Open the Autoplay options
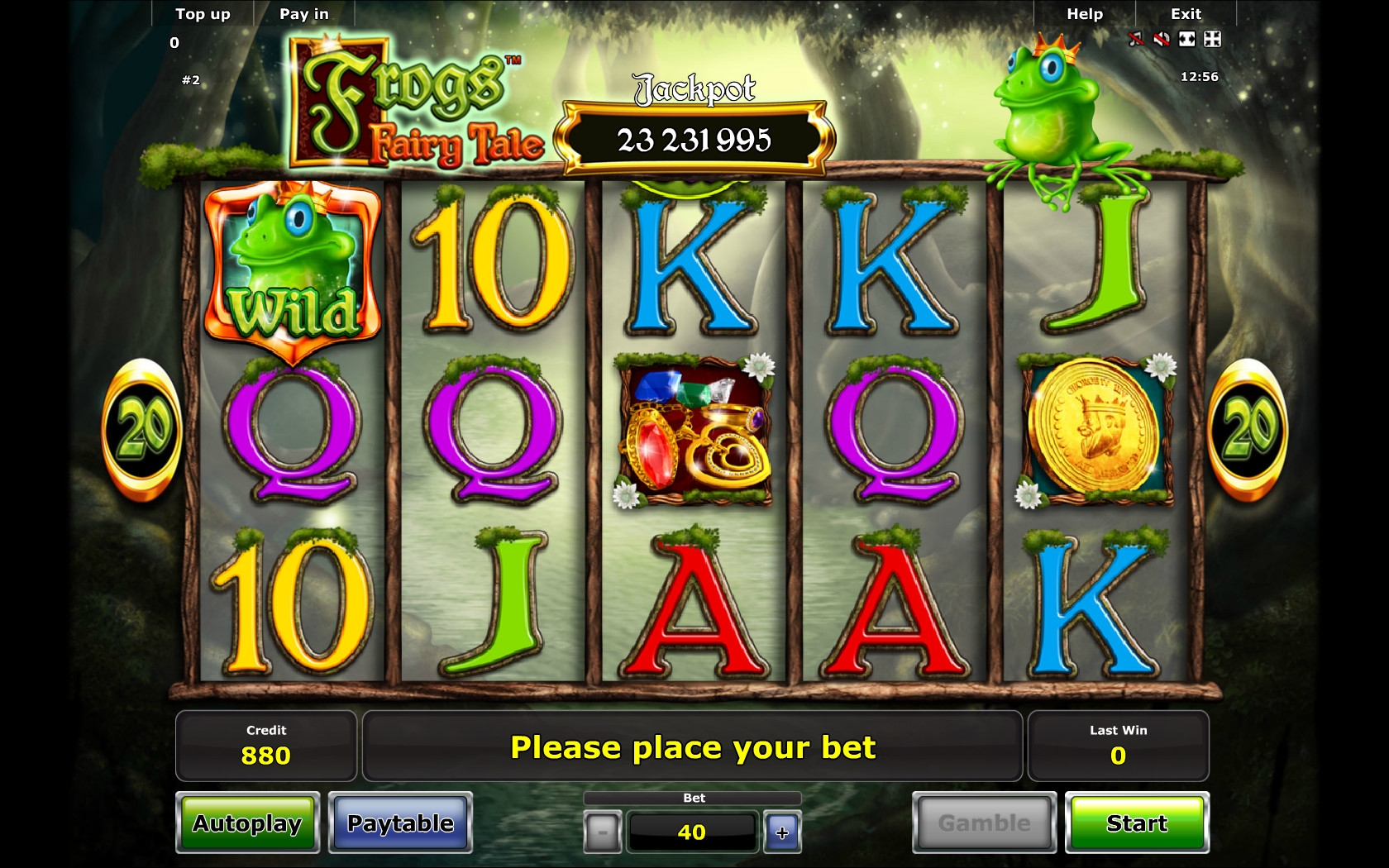1389x868 pixels. coord(247,823)
